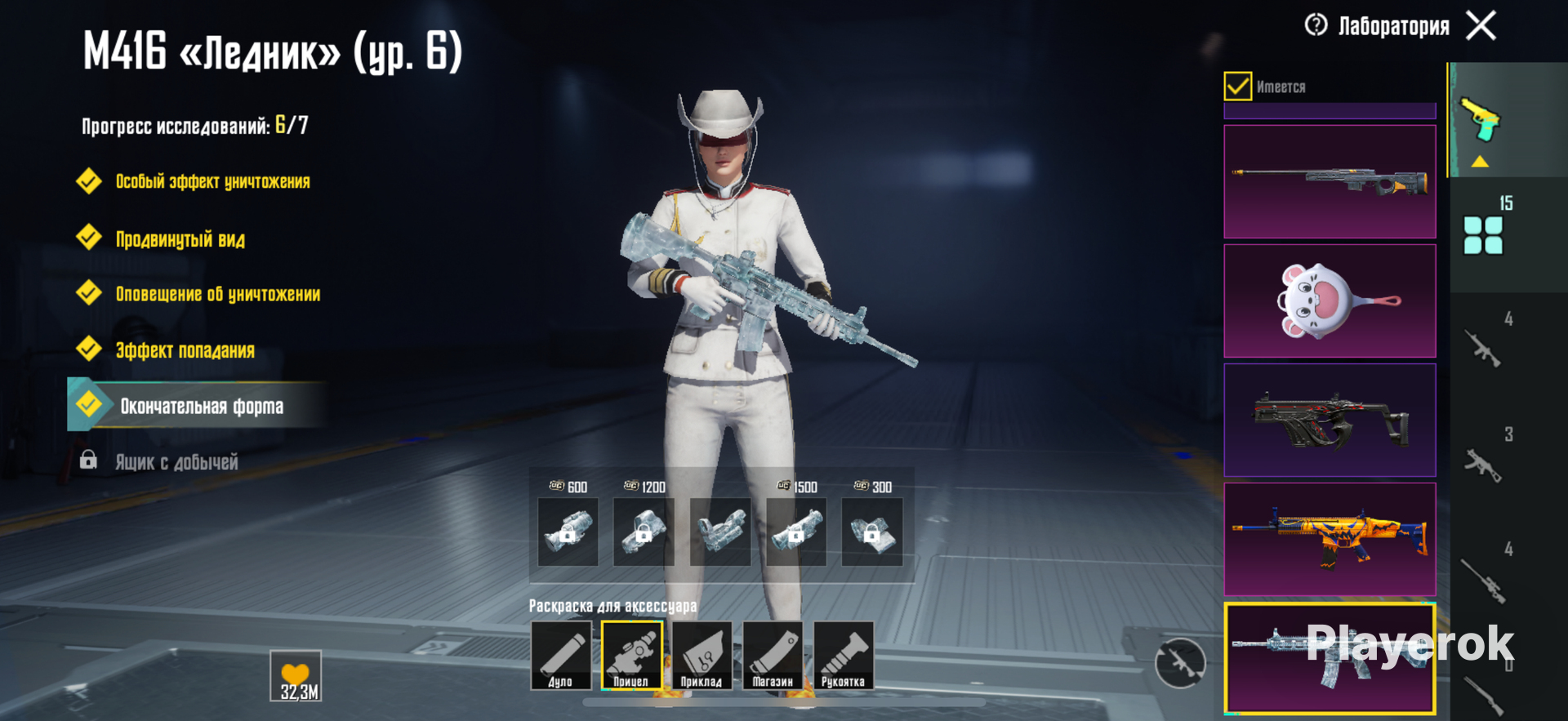
Task: Open the "Магазин" attachment skin slot
Action: tap(773, 656)
